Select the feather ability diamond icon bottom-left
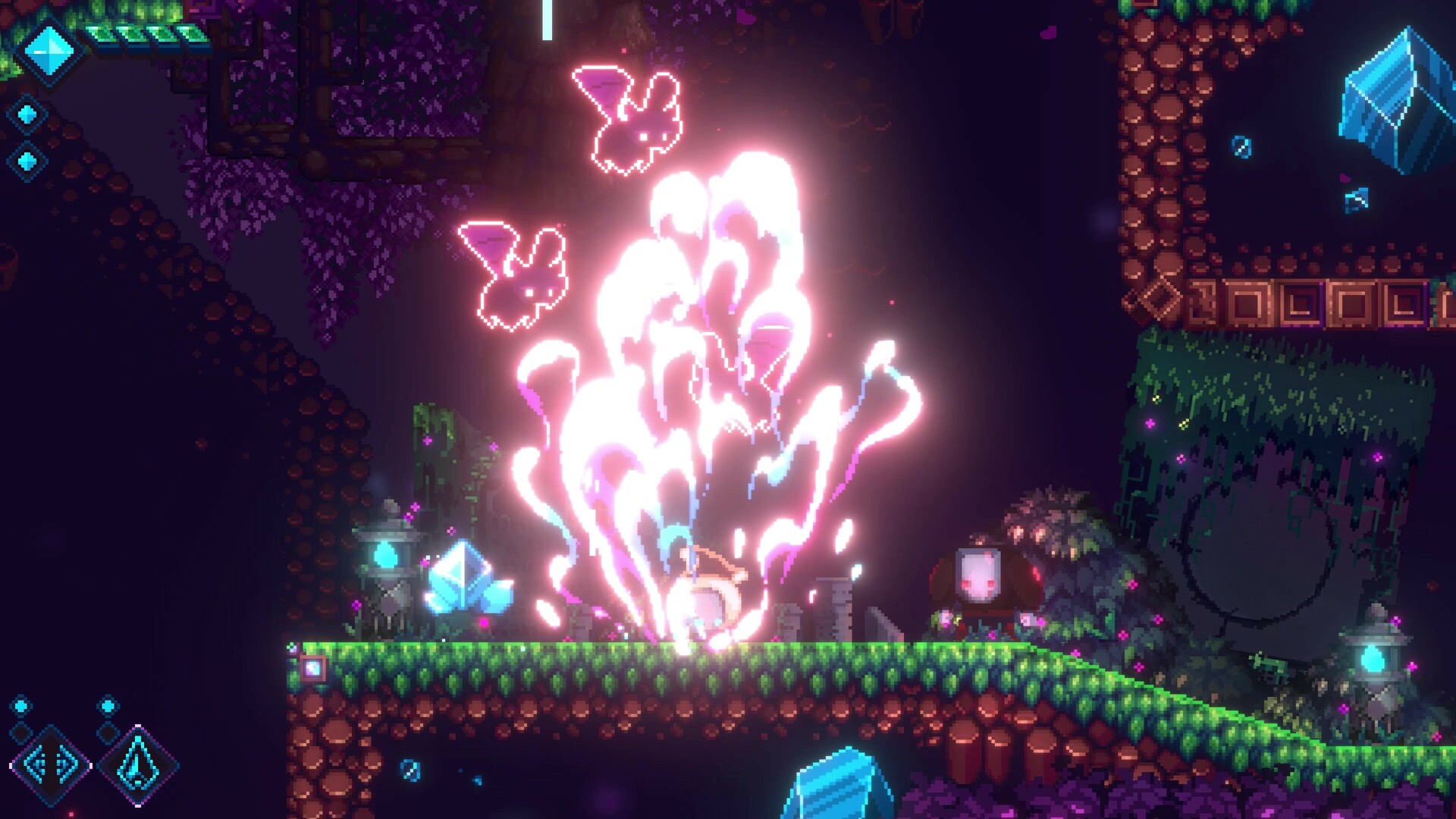The width and height of the screenshot is (1456, 819). (137, 765)
